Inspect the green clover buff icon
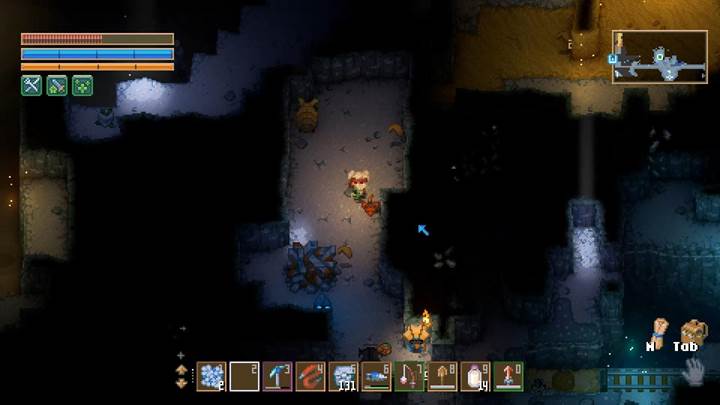720x405 pixels. (82, 86)
